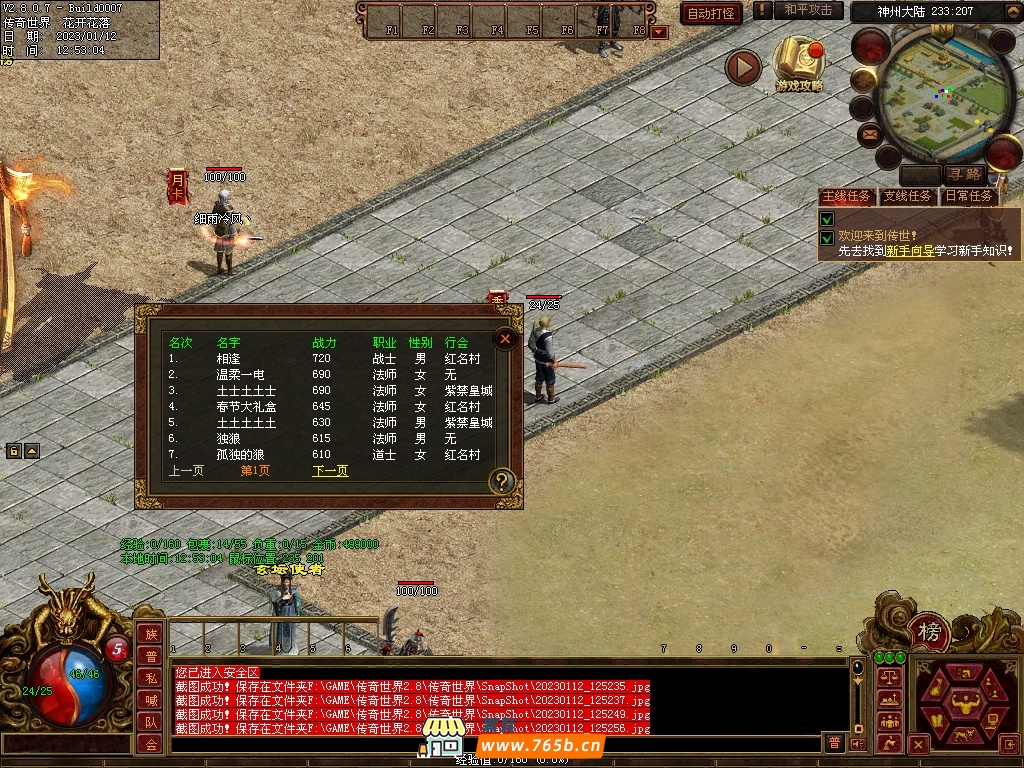Switch to the 日常任务 daily quest tab
Viewport: 1024px width, 768px height.
(x=968, y=196)
